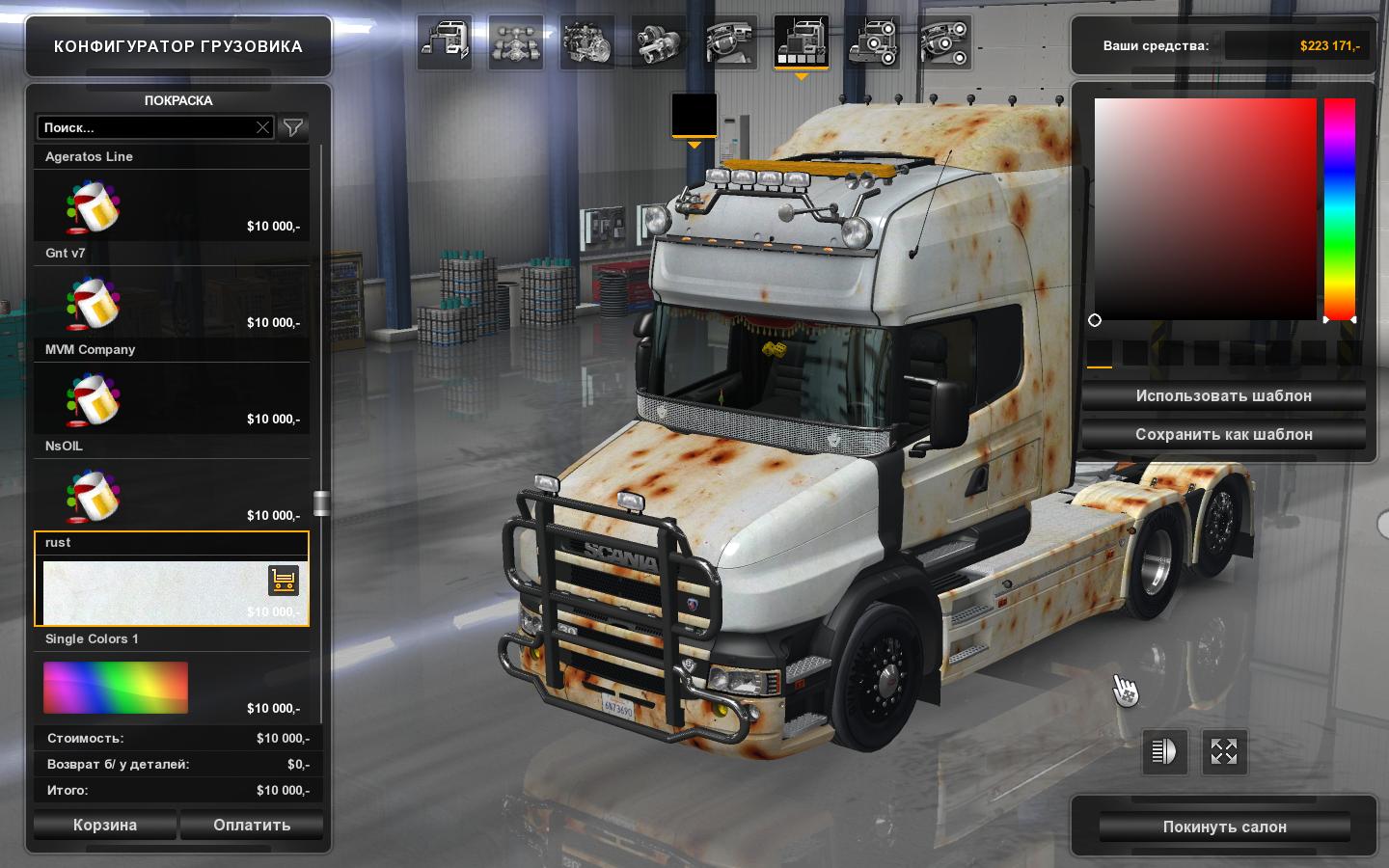The width and height of the screenshot is (1389, 868).
Task: Add rust paint to cart via cart icon
Action: pyautogui.click(x=284, y=580)
